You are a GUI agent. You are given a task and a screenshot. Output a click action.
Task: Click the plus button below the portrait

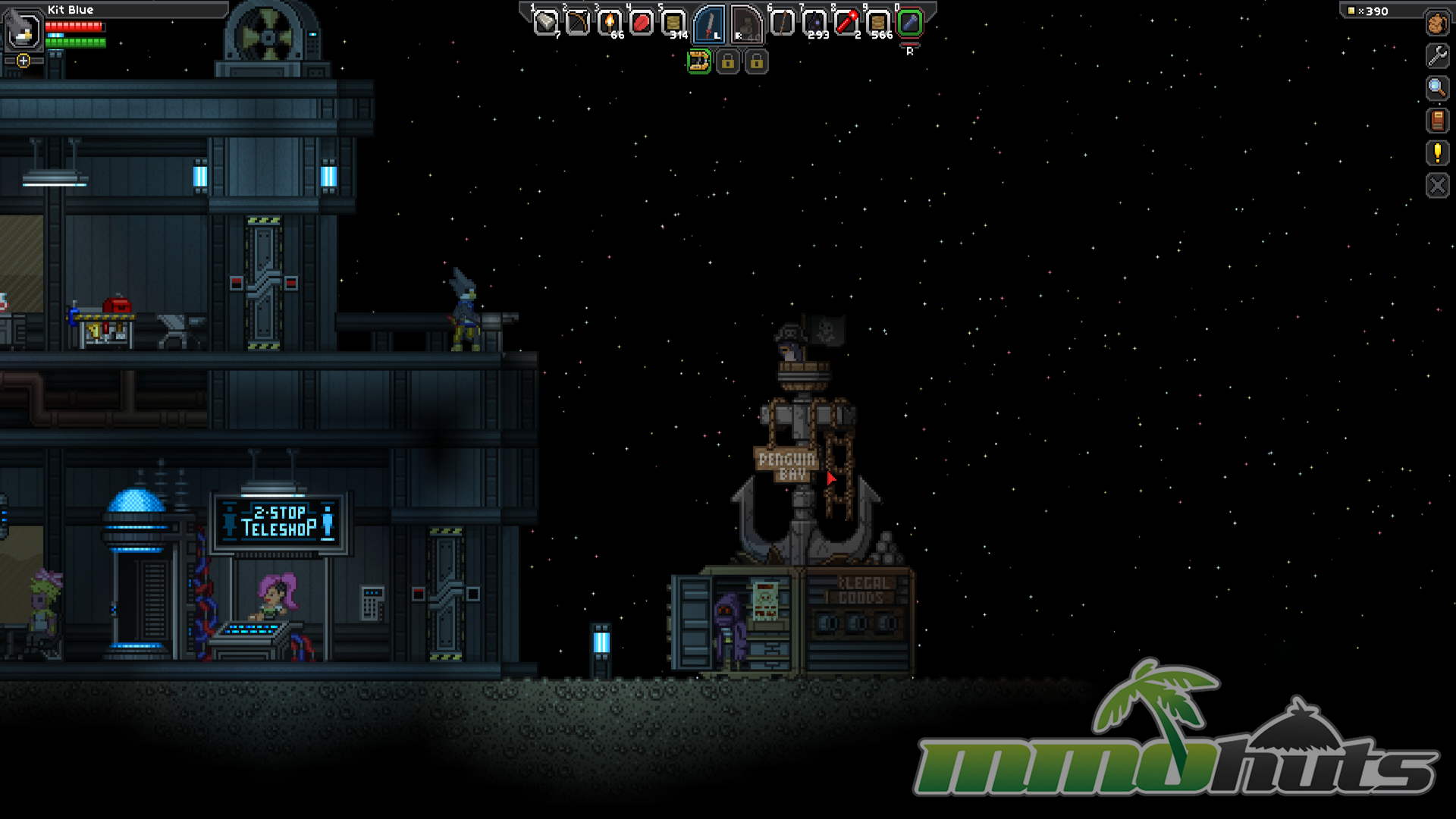click(x=24, y=61)
